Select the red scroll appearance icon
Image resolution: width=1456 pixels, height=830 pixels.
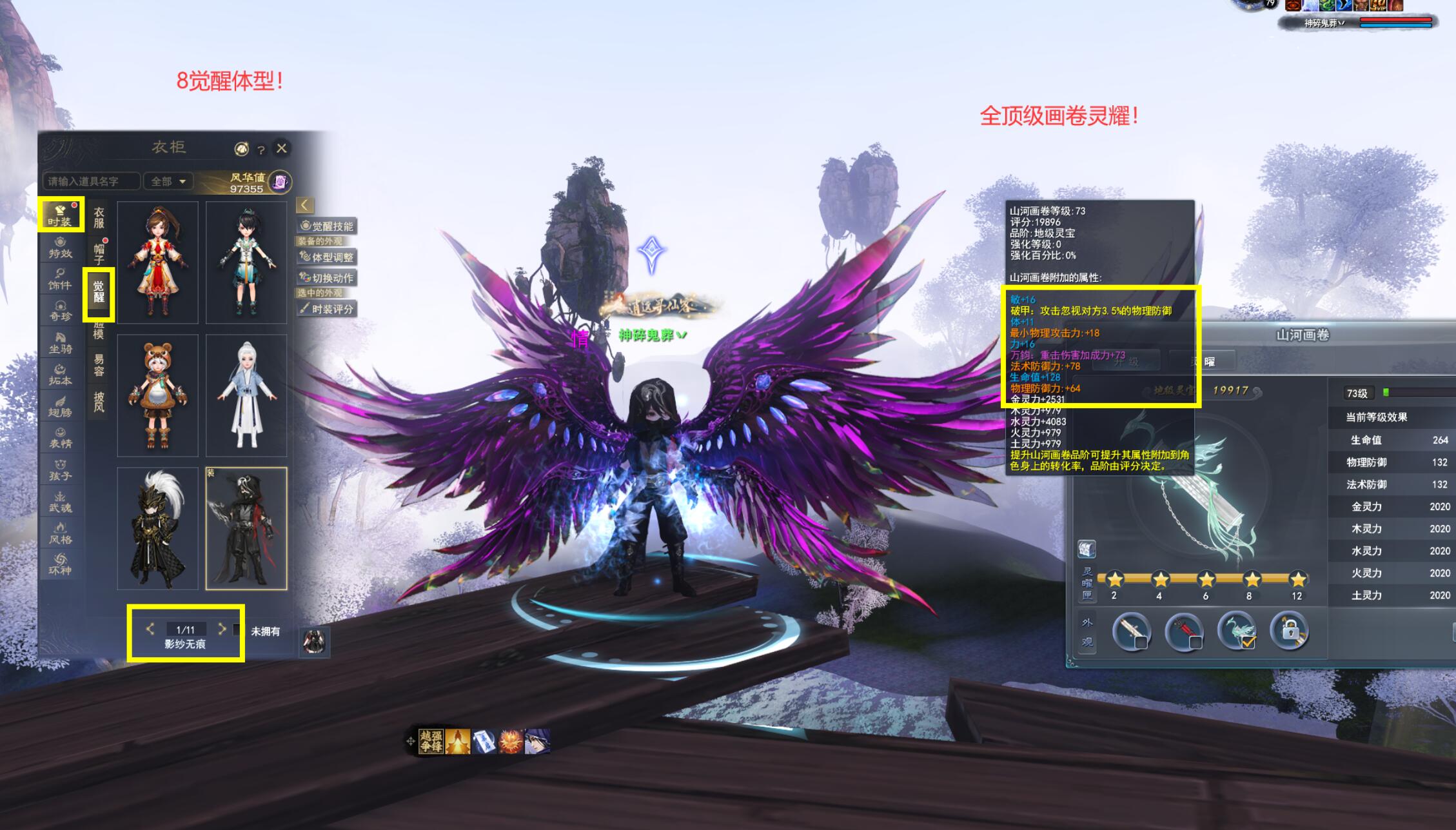[x=1184, y=631]
